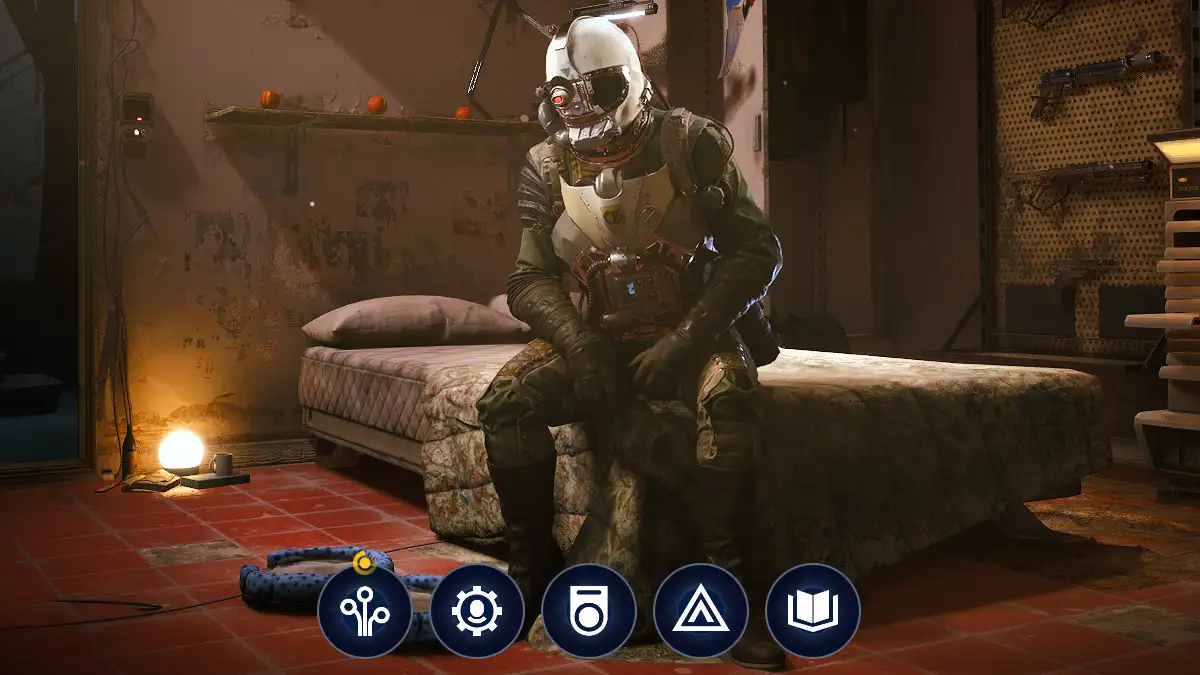Open the book codex icon

[813, 611]
